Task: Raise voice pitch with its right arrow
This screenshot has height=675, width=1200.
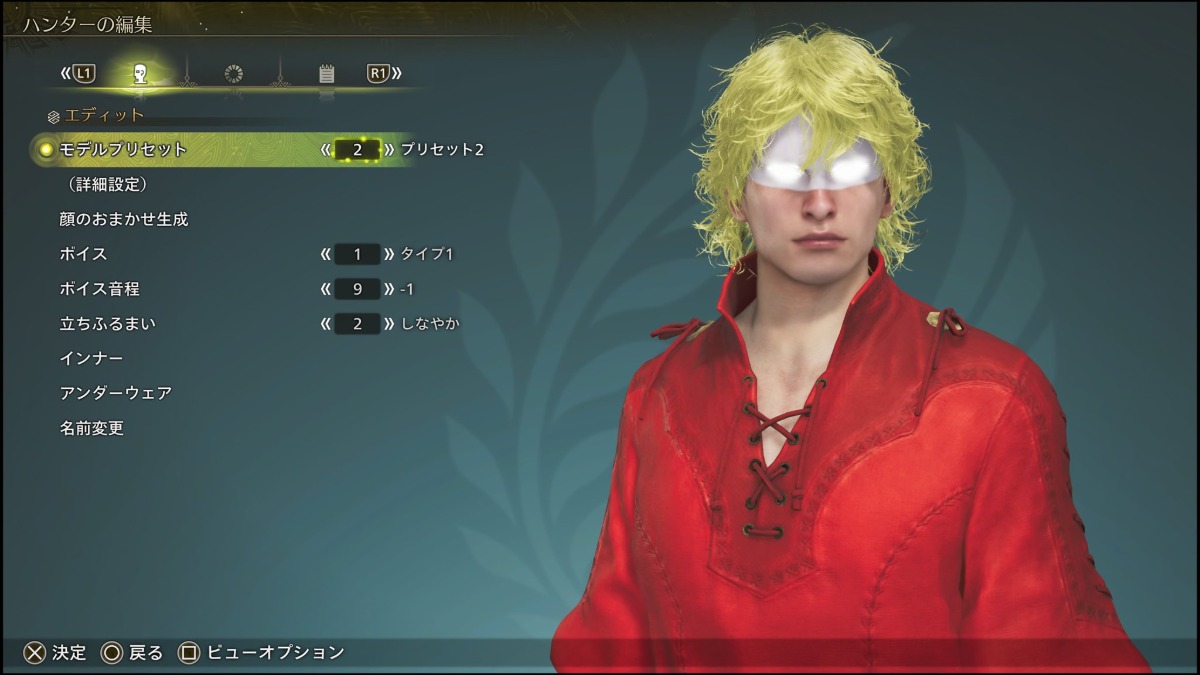Action: tap(390, 289)
